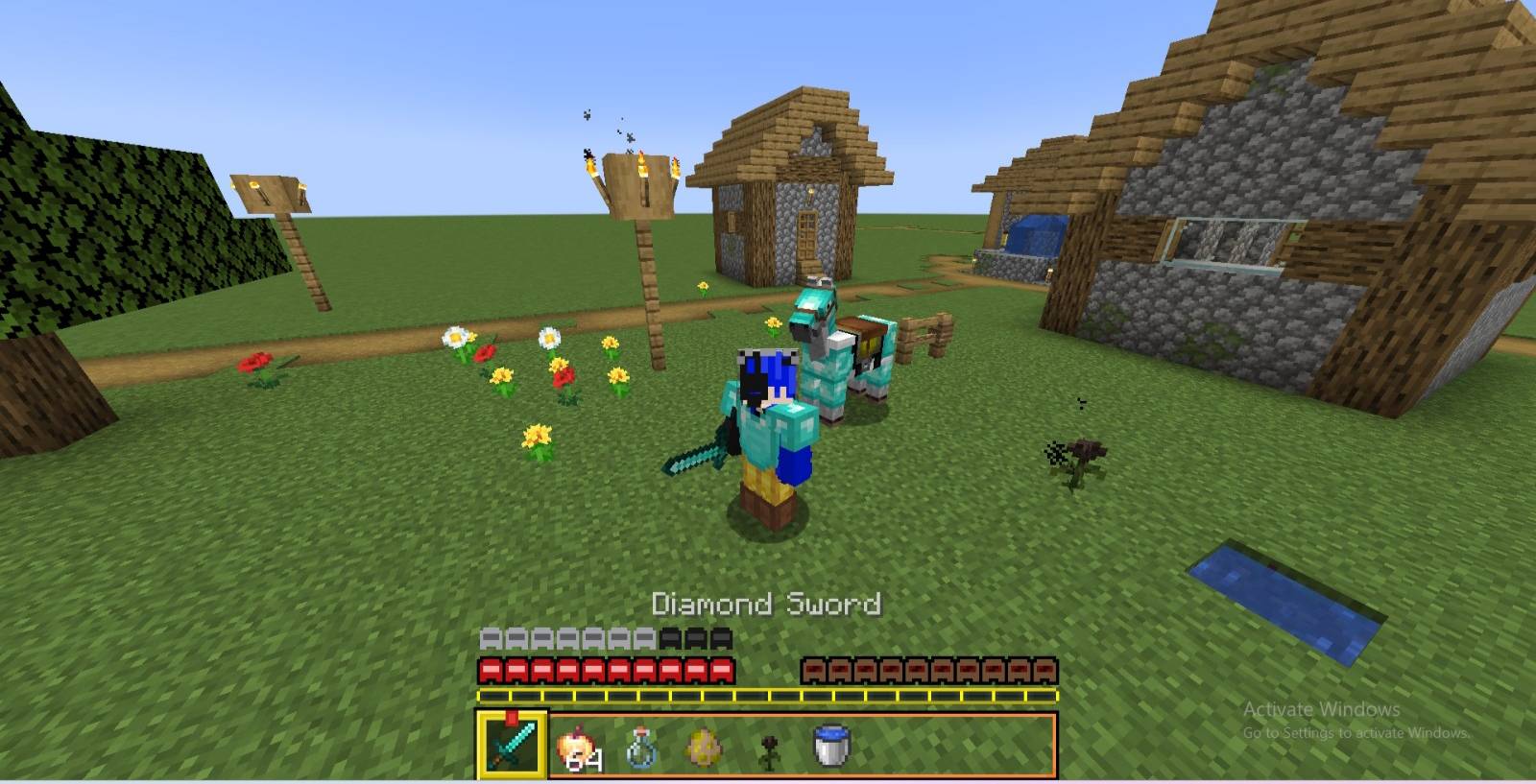The image size is (1536, 784).
Task: Click the "Diamond Sword" item name text
Action: [x=768, y=605]
